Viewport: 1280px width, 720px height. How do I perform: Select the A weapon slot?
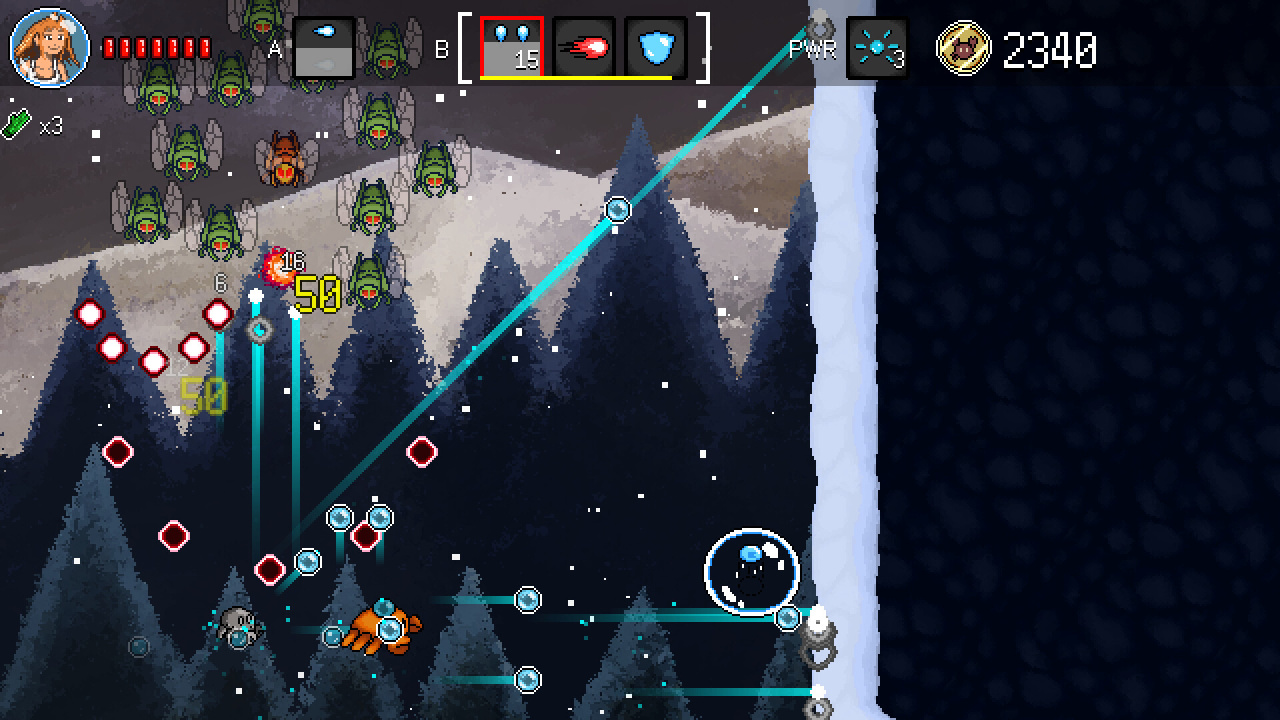click(x=323, y=47)
